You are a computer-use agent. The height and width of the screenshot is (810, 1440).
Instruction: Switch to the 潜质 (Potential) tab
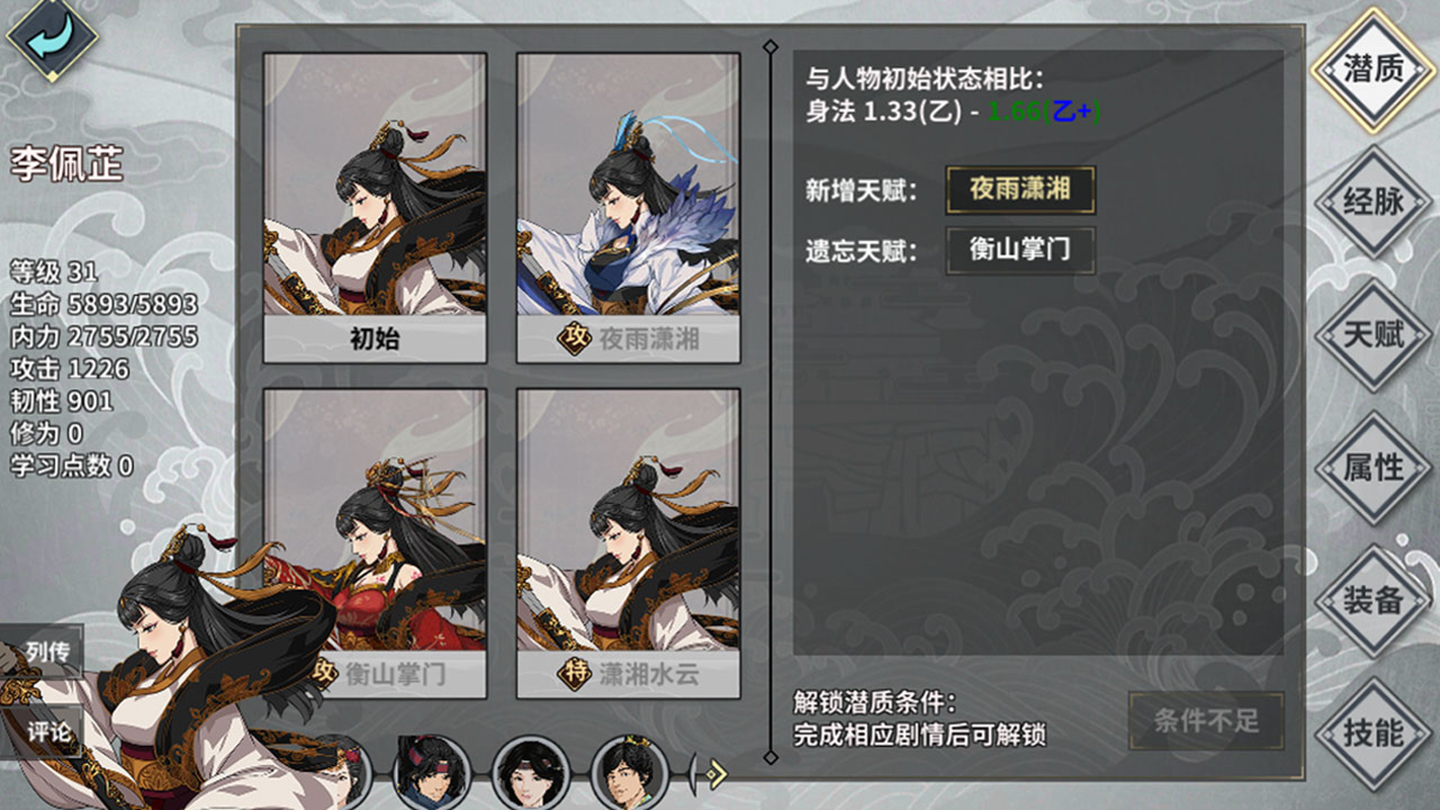[1377, 72]
